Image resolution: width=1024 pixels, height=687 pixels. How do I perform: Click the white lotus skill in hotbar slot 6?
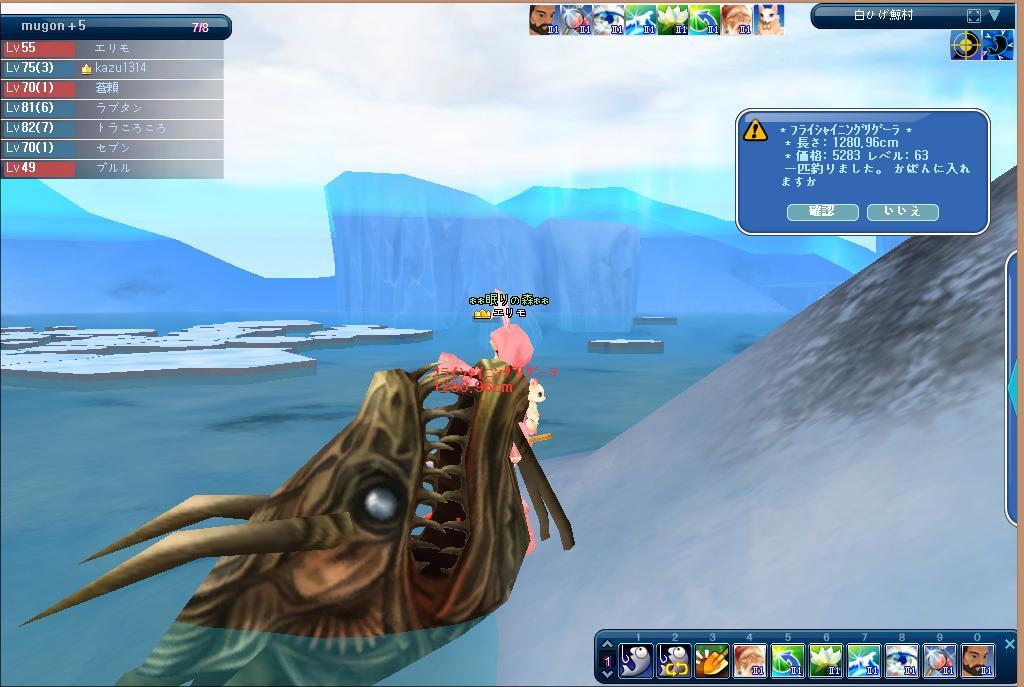point(826,661)
